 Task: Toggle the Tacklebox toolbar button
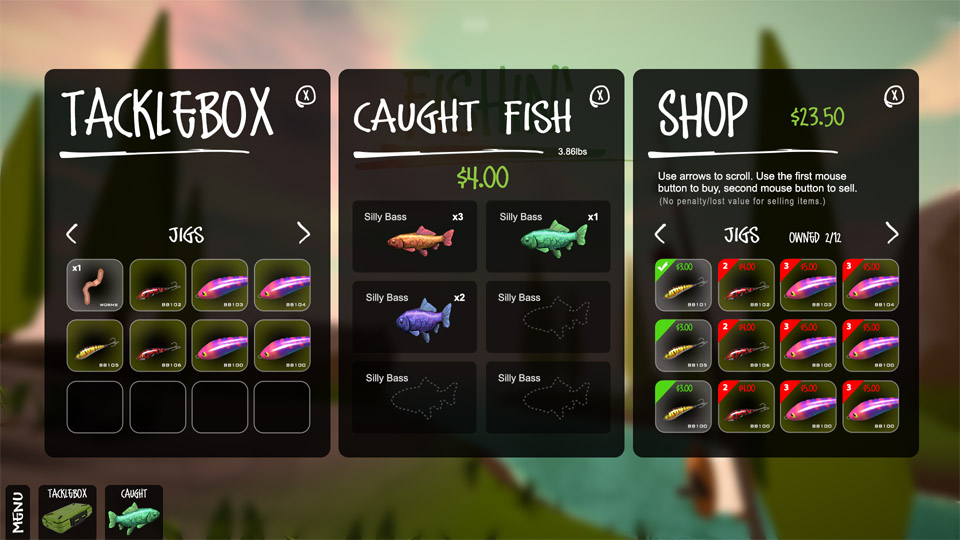pyautogui.click(x=66, y=512)
